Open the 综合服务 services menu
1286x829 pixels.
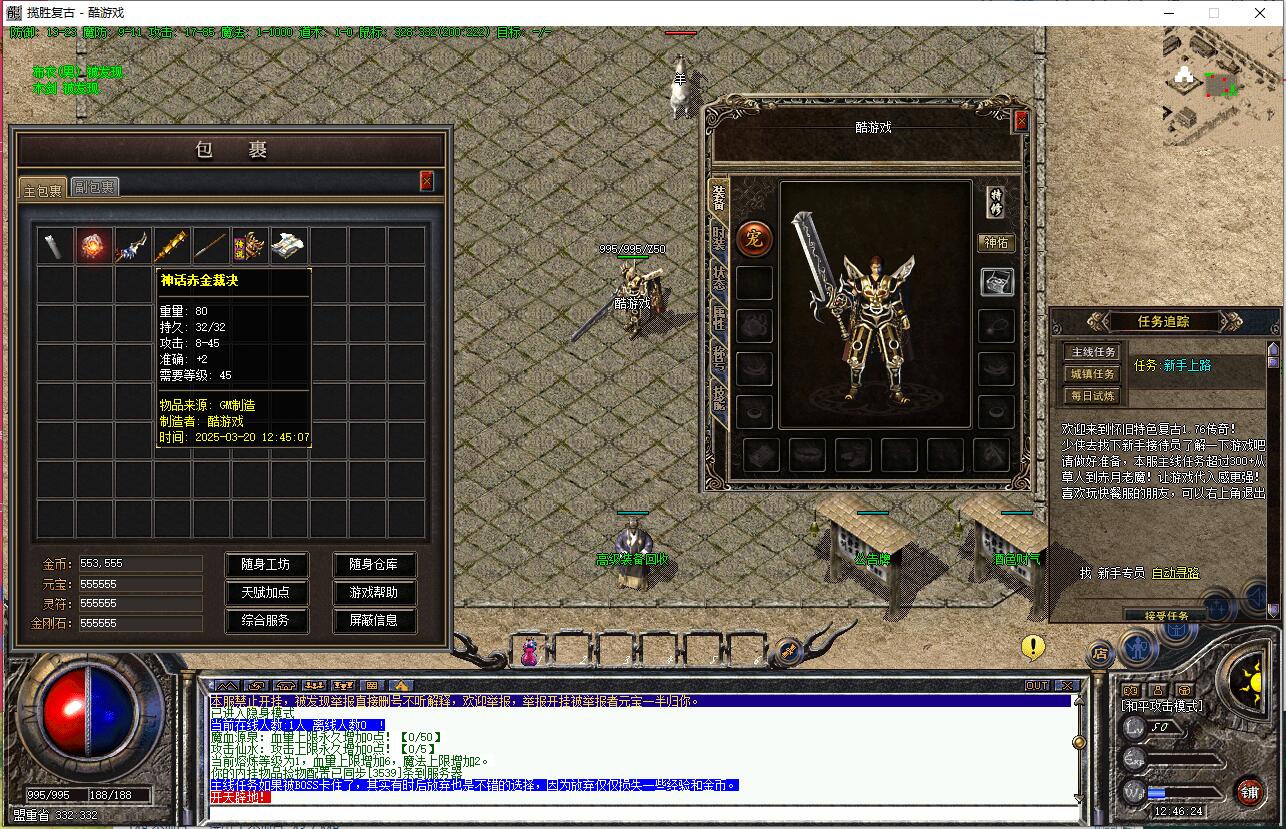click(265, 620)
